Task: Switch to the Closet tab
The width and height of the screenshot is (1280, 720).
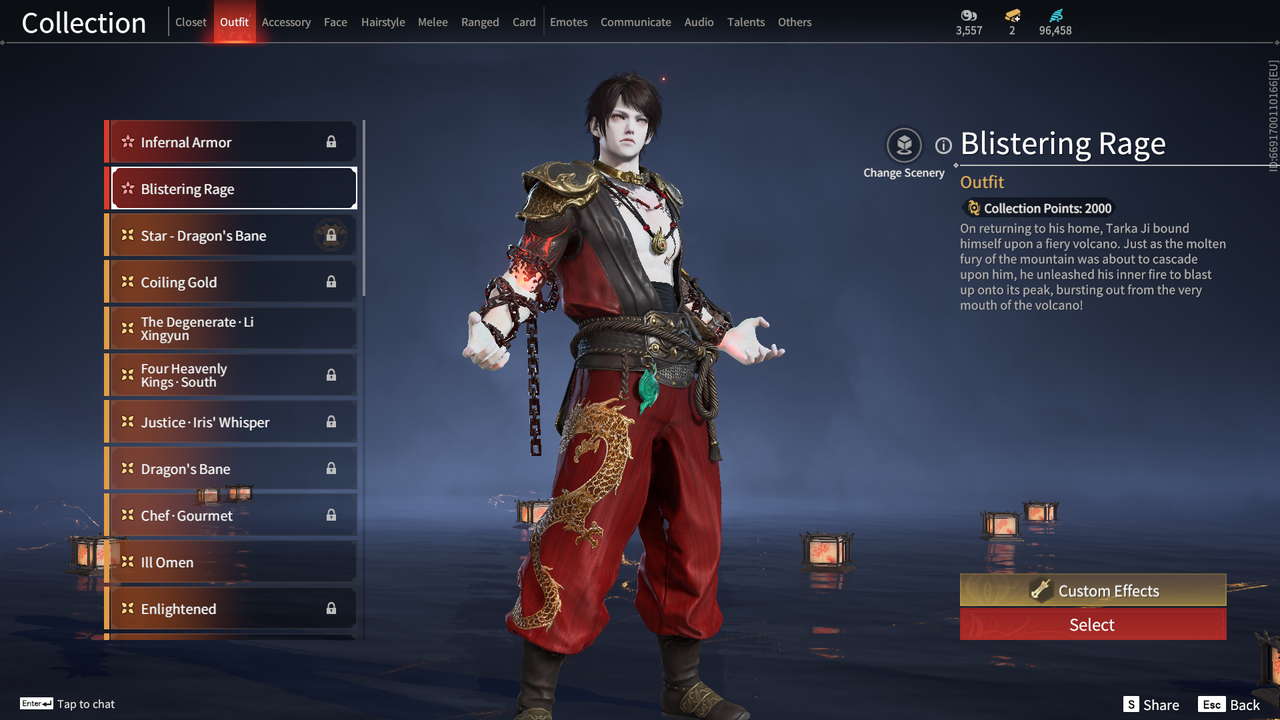Action: click(191, 22)
